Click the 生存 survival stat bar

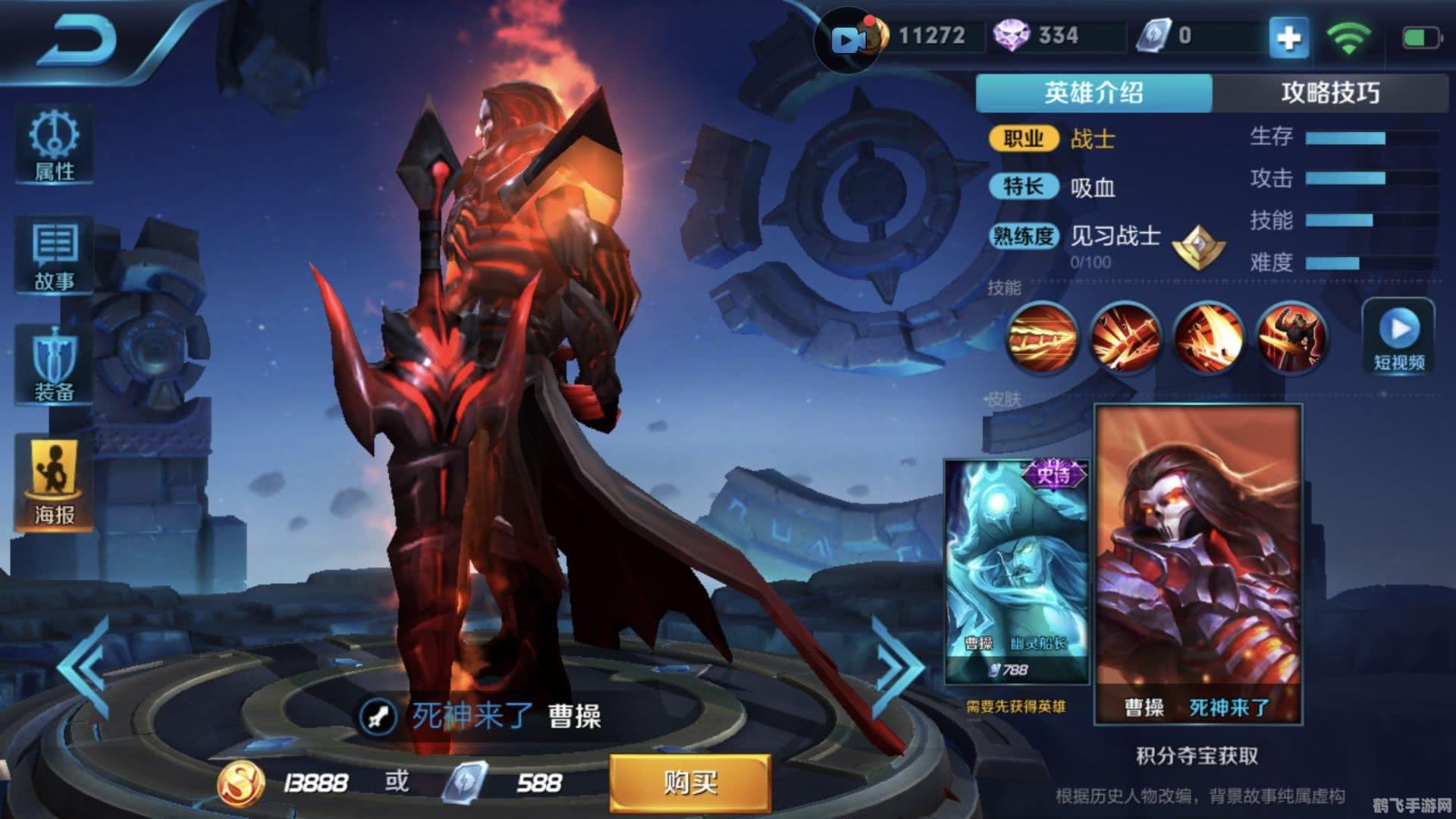1365,138
